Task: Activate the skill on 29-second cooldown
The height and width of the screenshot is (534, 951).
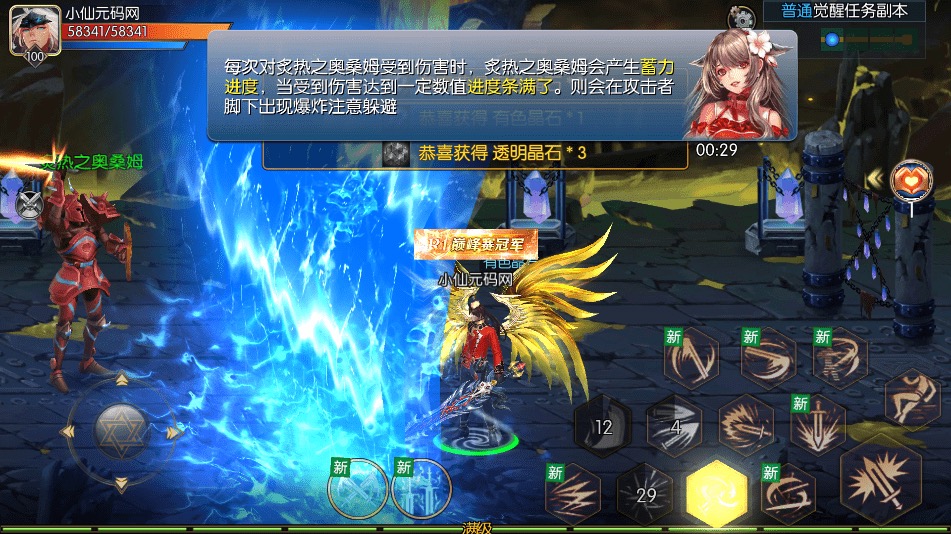Action: 644,493
